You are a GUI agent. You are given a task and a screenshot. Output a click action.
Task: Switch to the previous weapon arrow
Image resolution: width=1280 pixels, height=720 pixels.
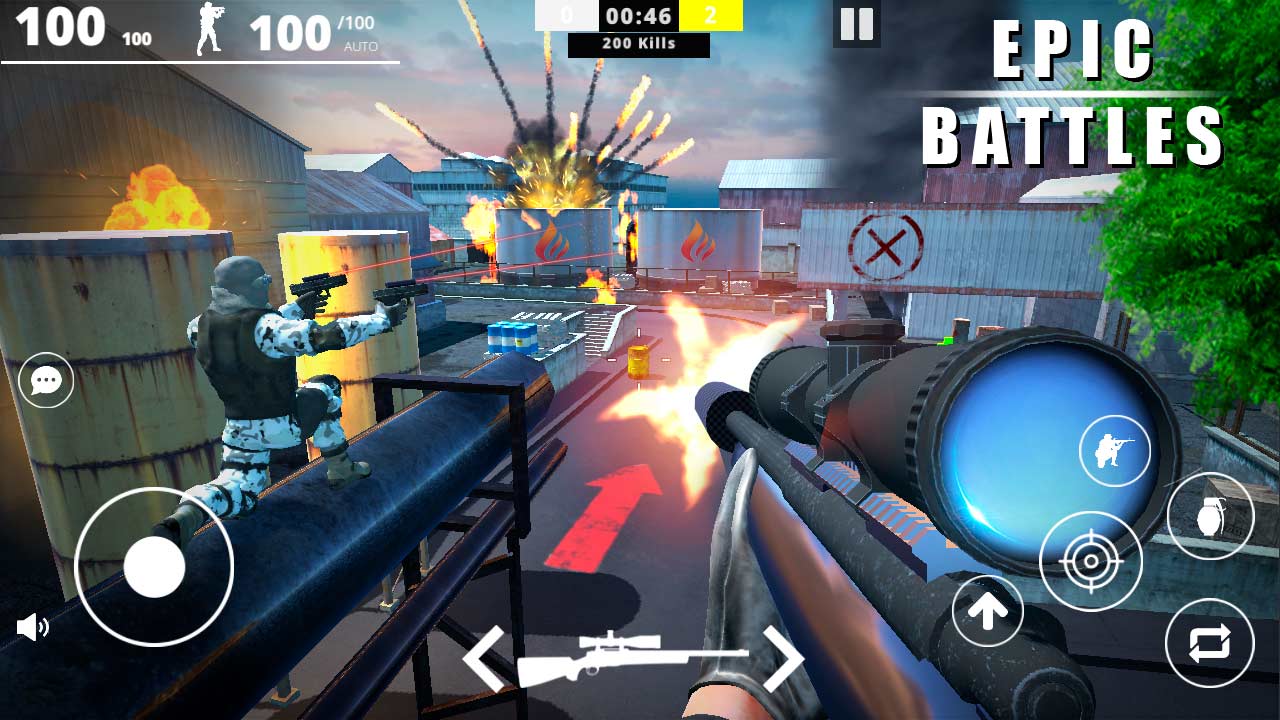tap(484, 657)
